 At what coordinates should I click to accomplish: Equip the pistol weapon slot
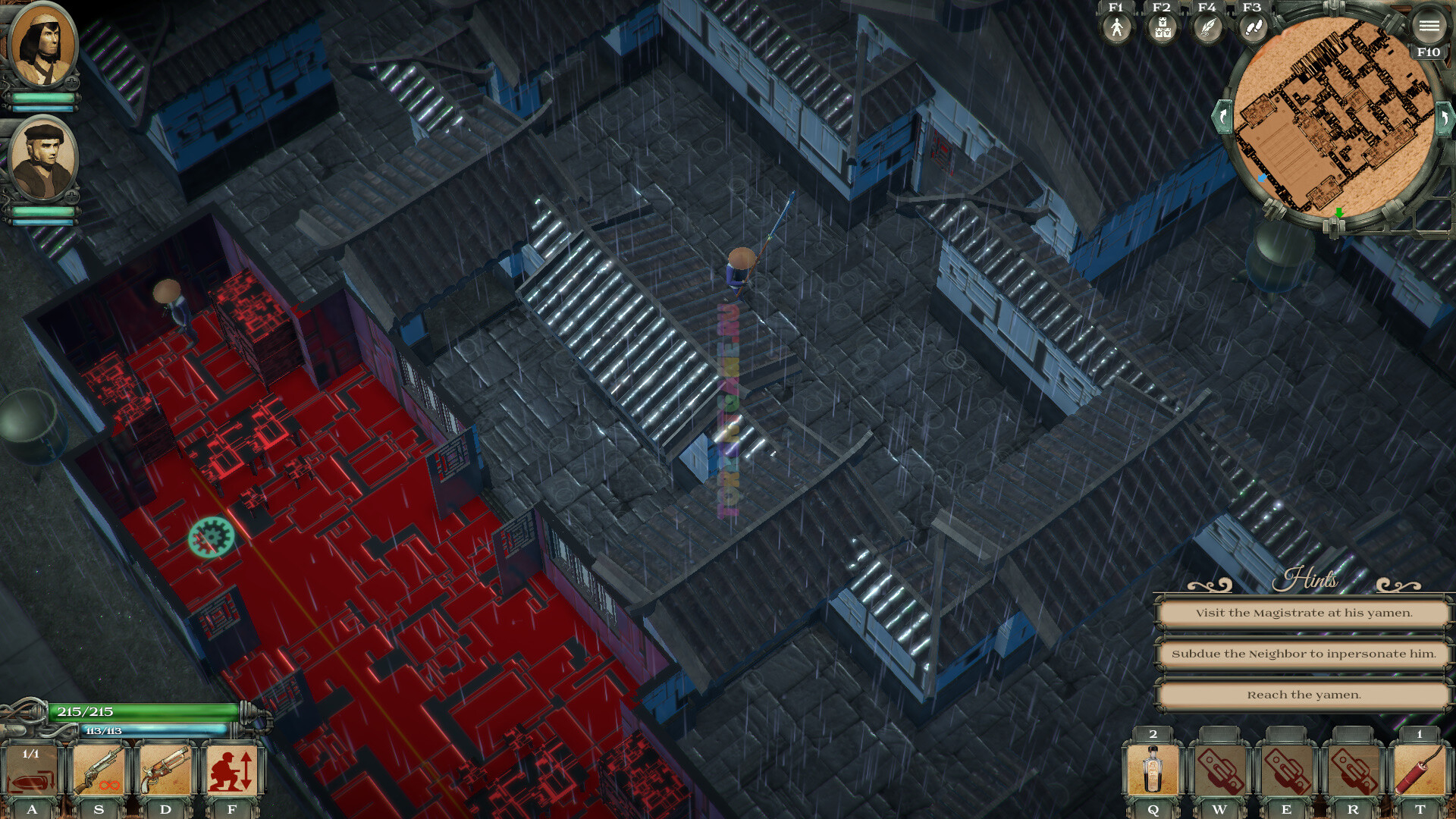coord(165,772)
